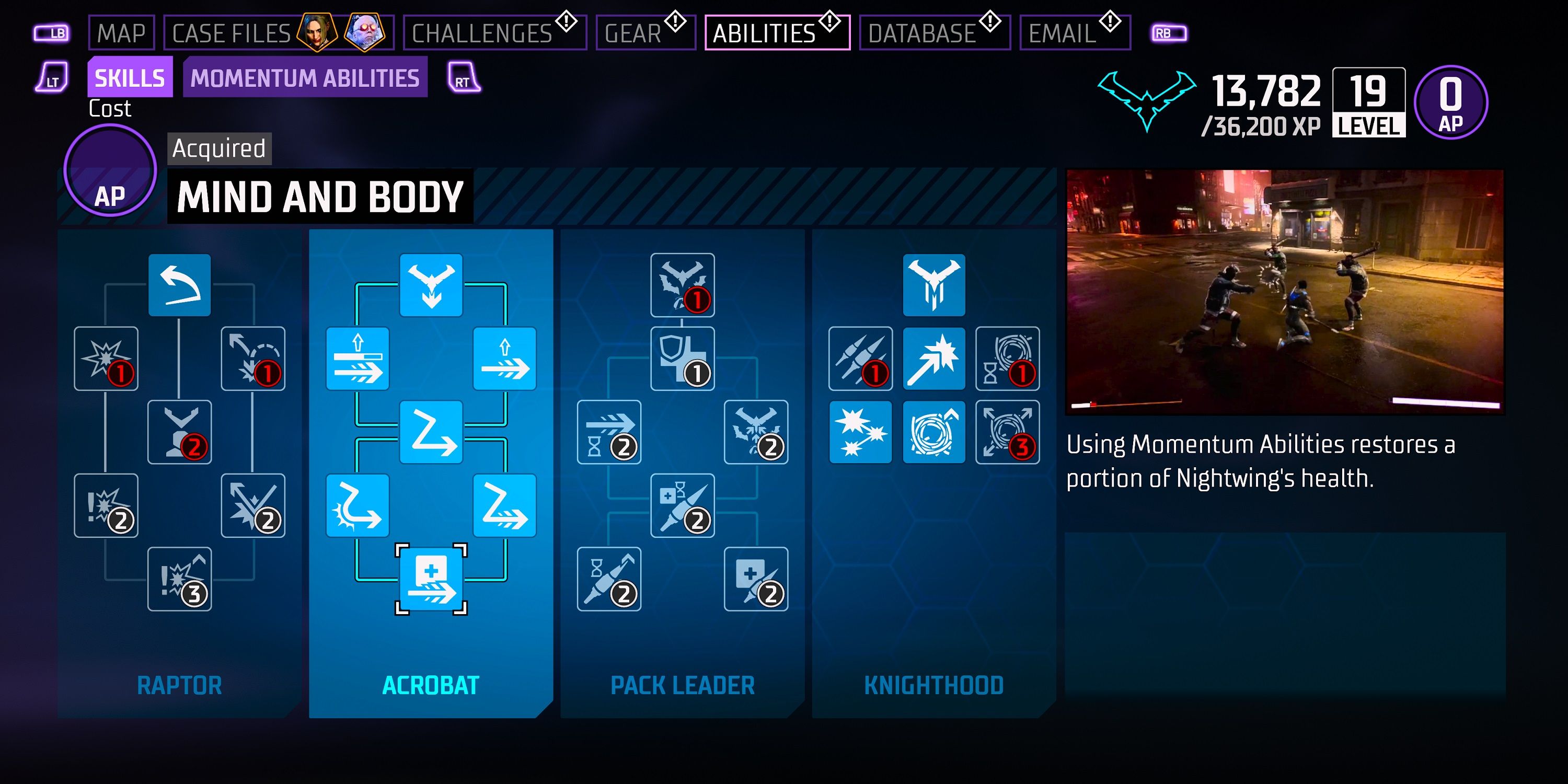Click the whirlwind hourglass skill in Knighthood tree
The image size is (1568, 784).
coord(1007,359)
